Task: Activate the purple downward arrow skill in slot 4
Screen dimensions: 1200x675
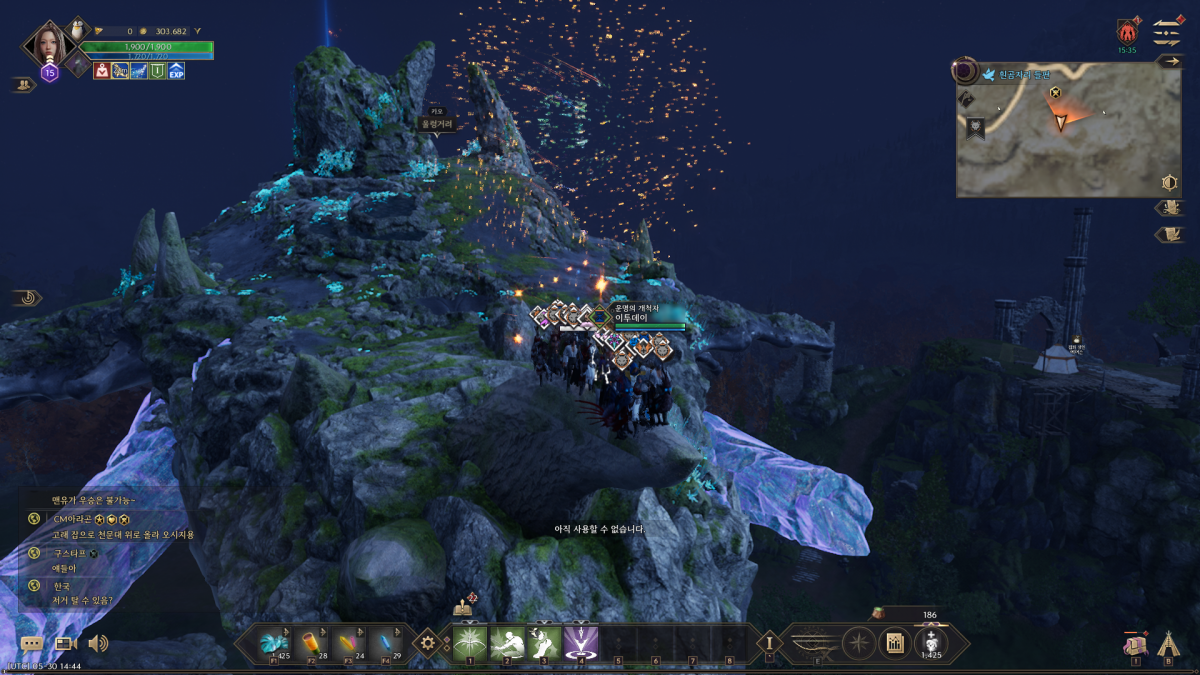Action: point(580,642)
